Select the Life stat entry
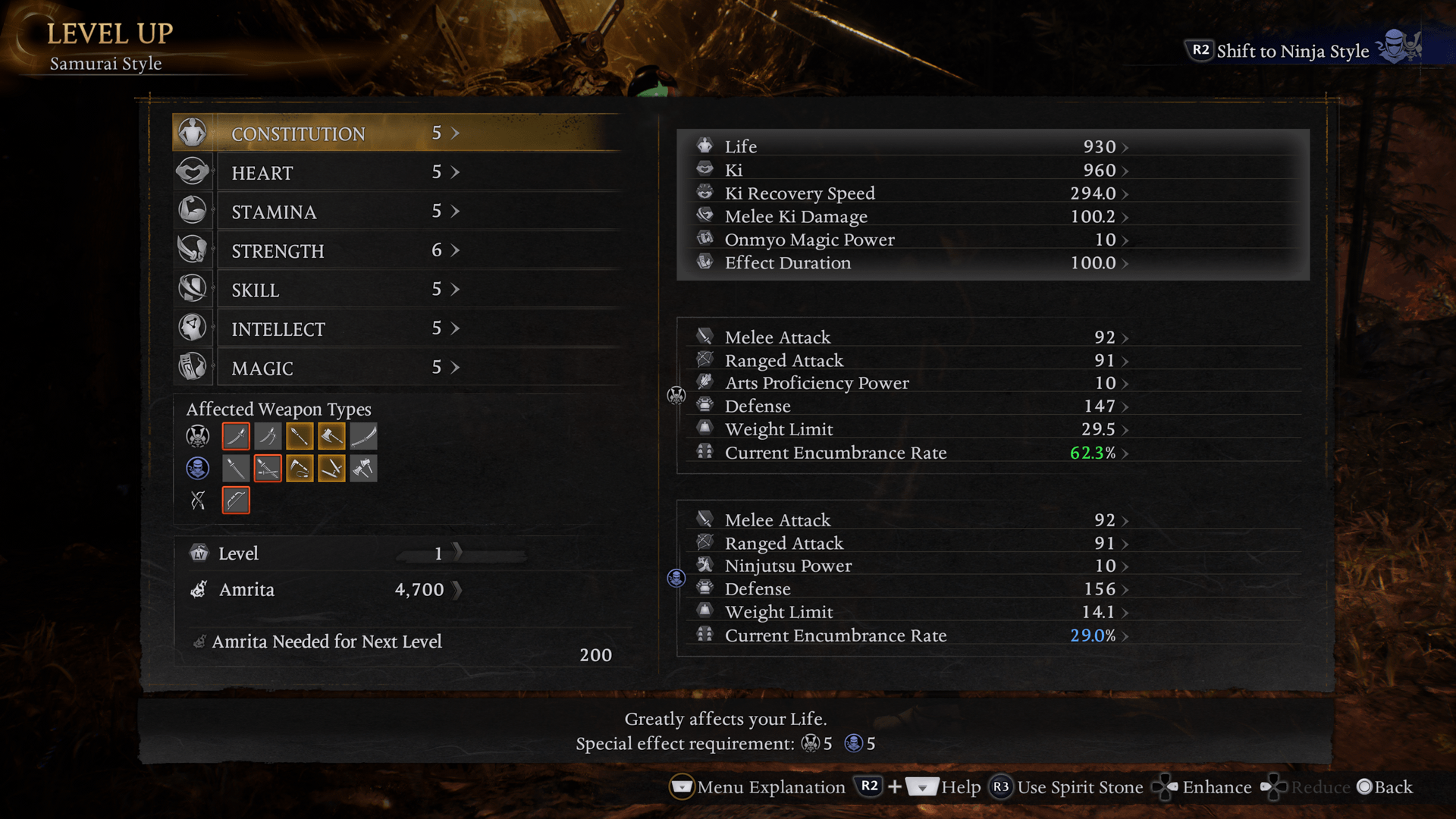Image resolution: width=1456 pixels, height=819 pixels. click(910, 146)
